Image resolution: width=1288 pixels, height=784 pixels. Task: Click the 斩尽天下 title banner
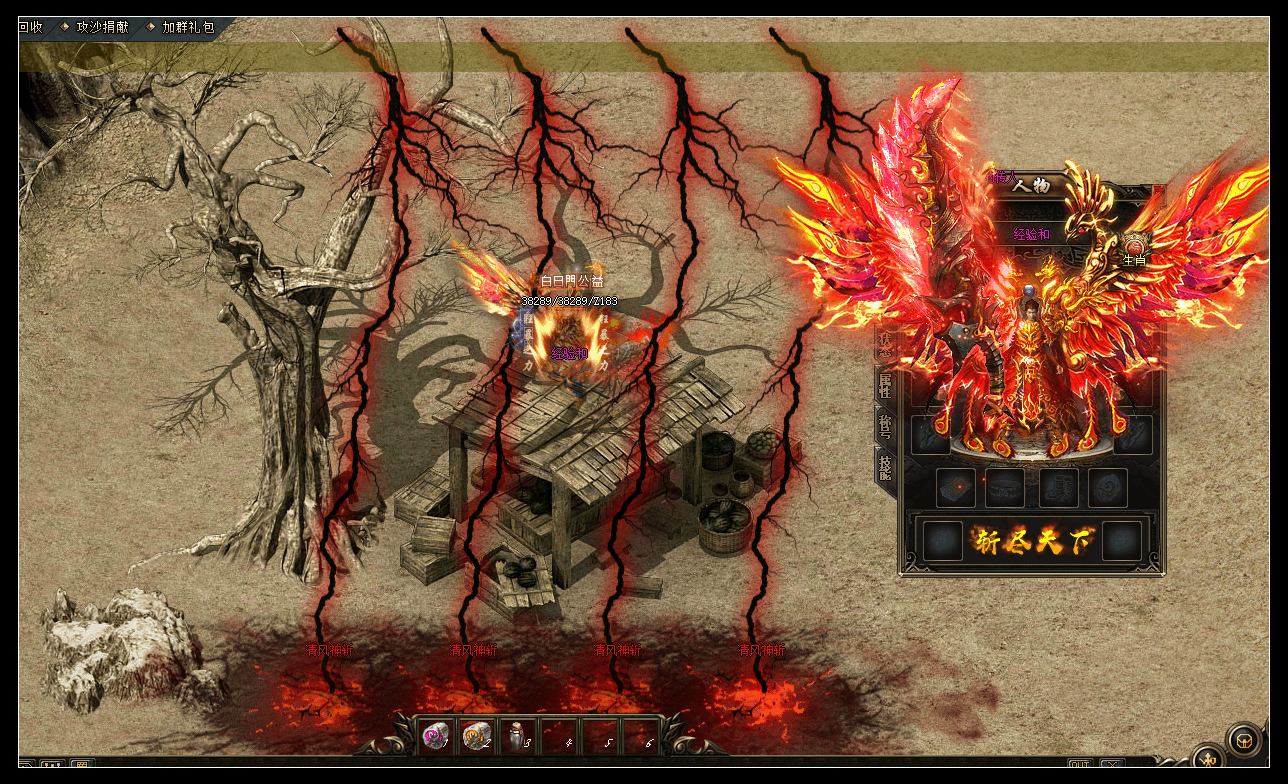[1033, 541]
